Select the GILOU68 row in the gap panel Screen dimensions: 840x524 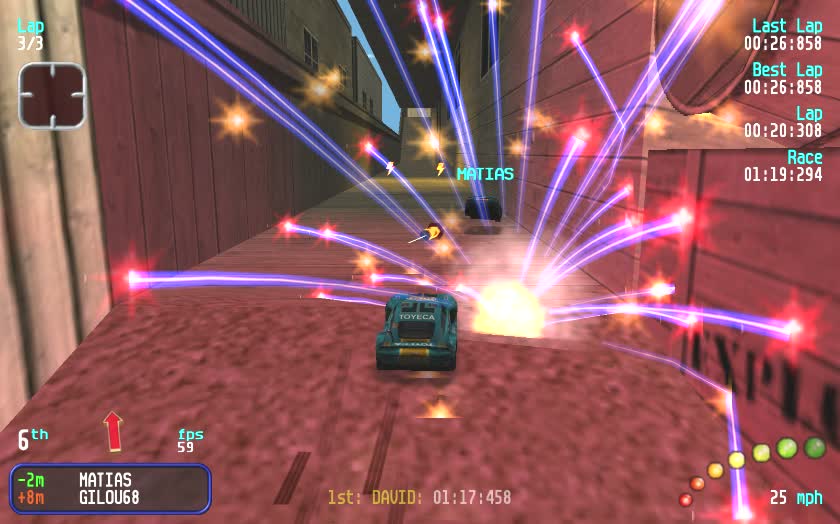click(x=109, y=497)
